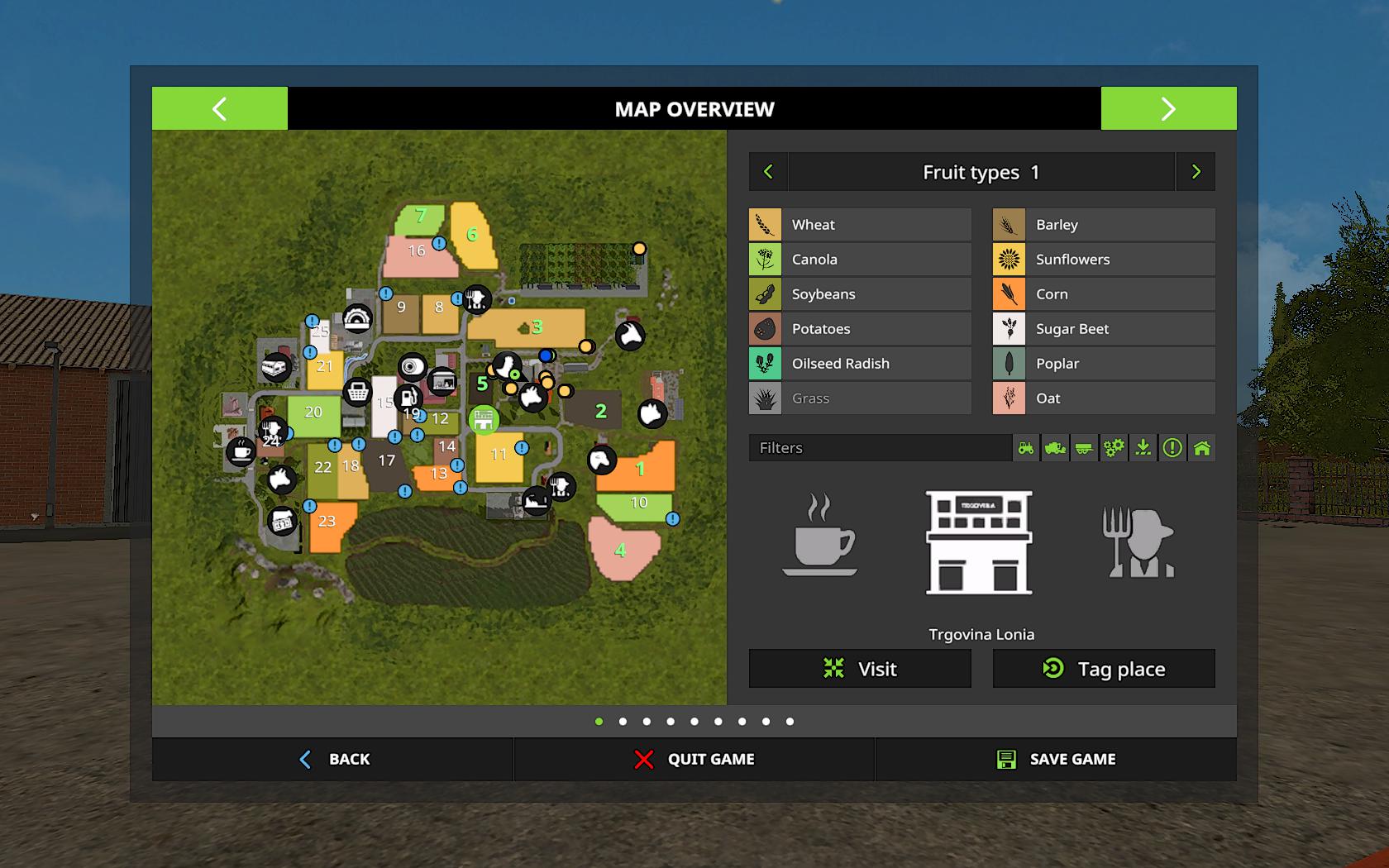The height and width of the screenshot is (868, 1389).
Task: Select the Sunflowers legend entry
Action: click(1104, 260)
